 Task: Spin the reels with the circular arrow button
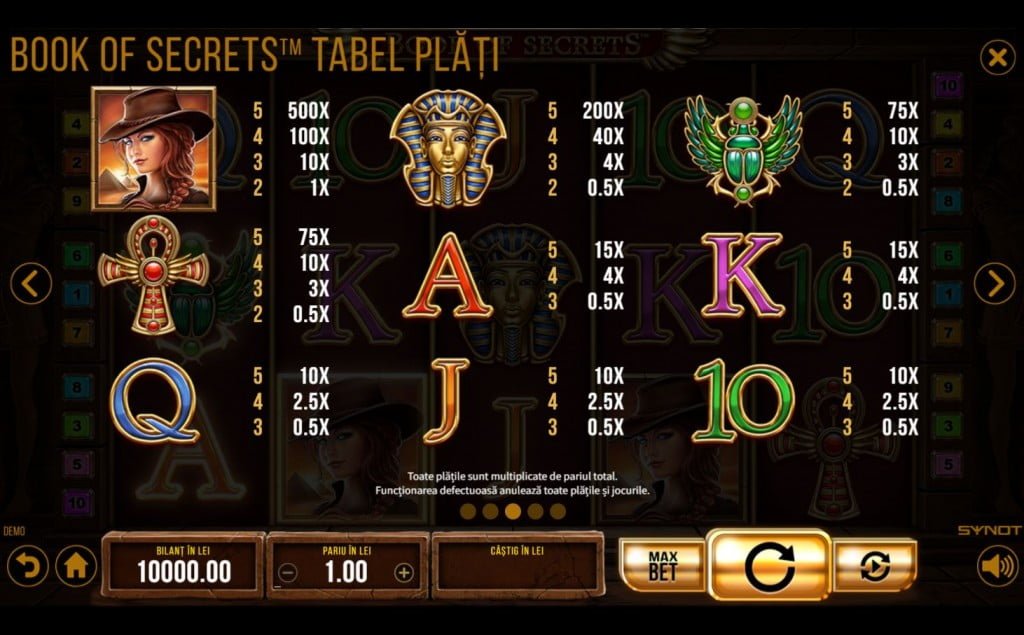click(x=768, y=566)
